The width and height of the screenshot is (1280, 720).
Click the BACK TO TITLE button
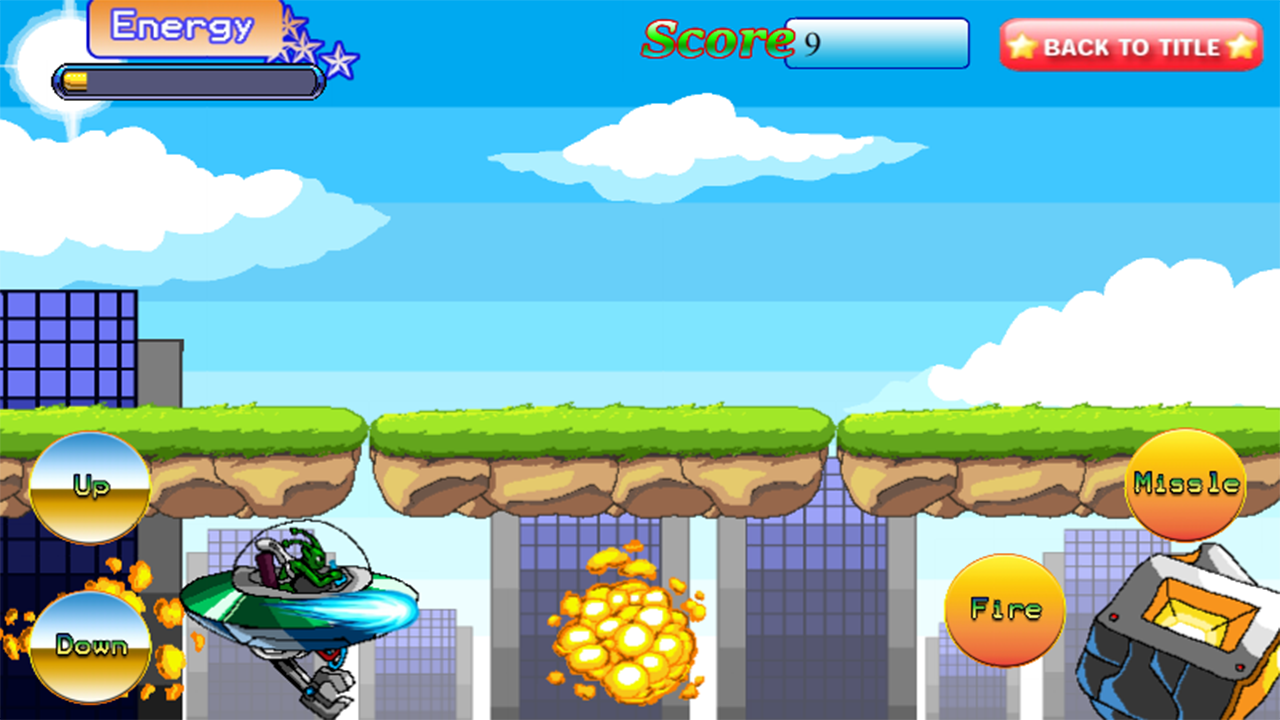pyautogui.click(x=1130, y=46)
